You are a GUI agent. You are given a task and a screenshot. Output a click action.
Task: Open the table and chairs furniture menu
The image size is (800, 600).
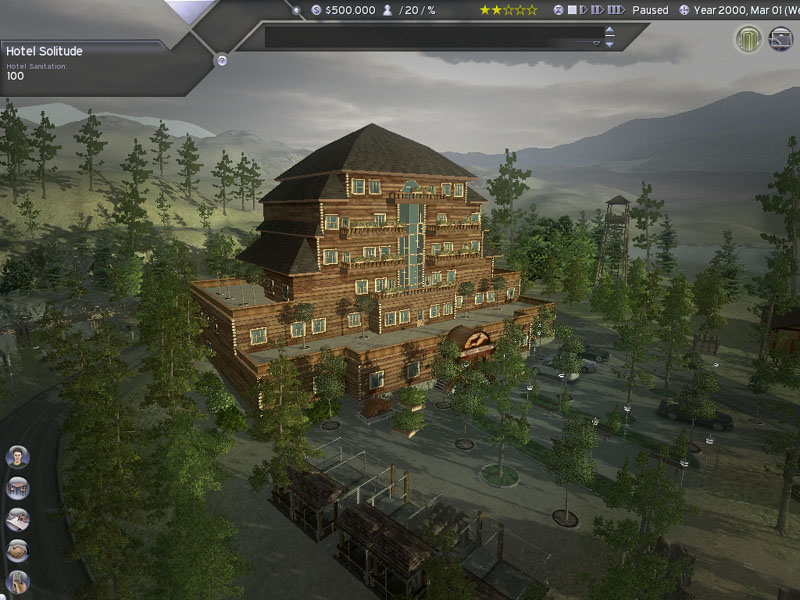click(x=17, y=488)
